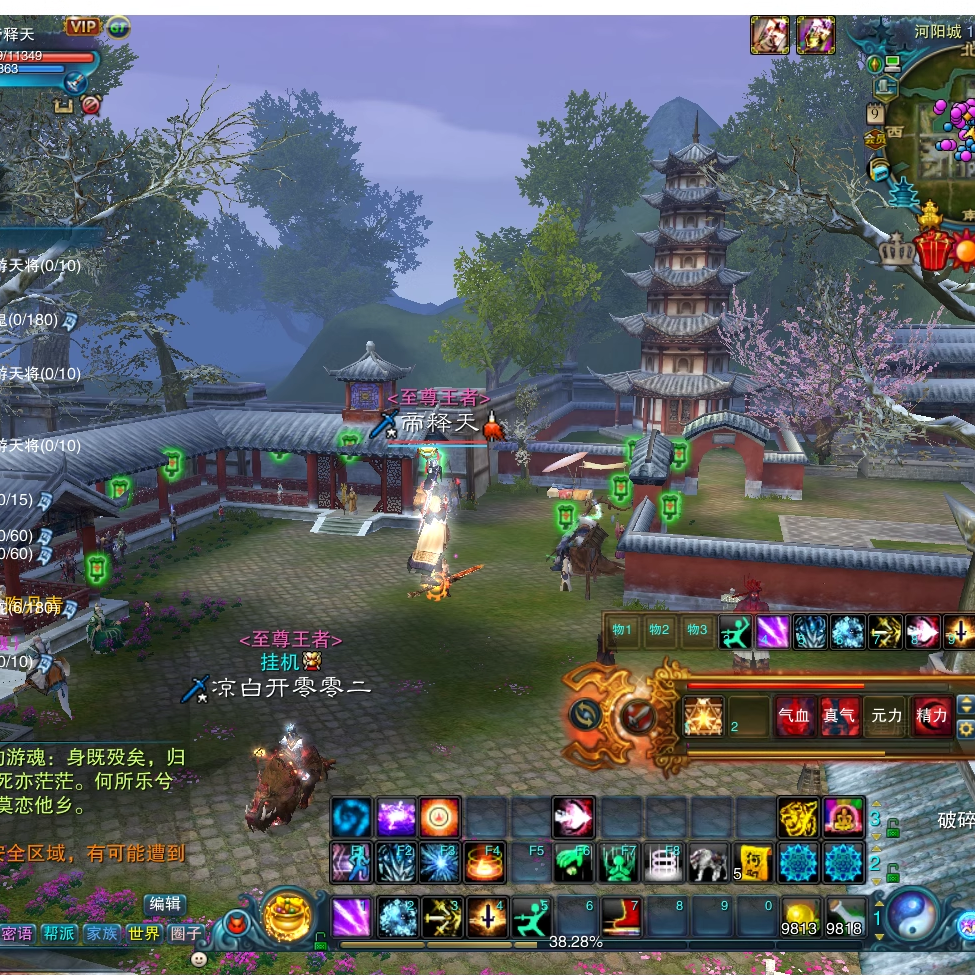Open the gear settings button on pet bar
The width and height of the screenshot is (975, 975).
[965, 729]
